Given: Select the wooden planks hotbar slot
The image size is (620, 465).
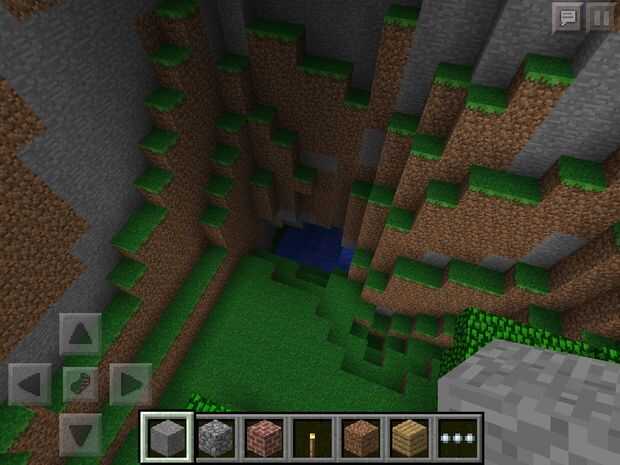Looking at the screenshot, I should click(x=410, y=438).
